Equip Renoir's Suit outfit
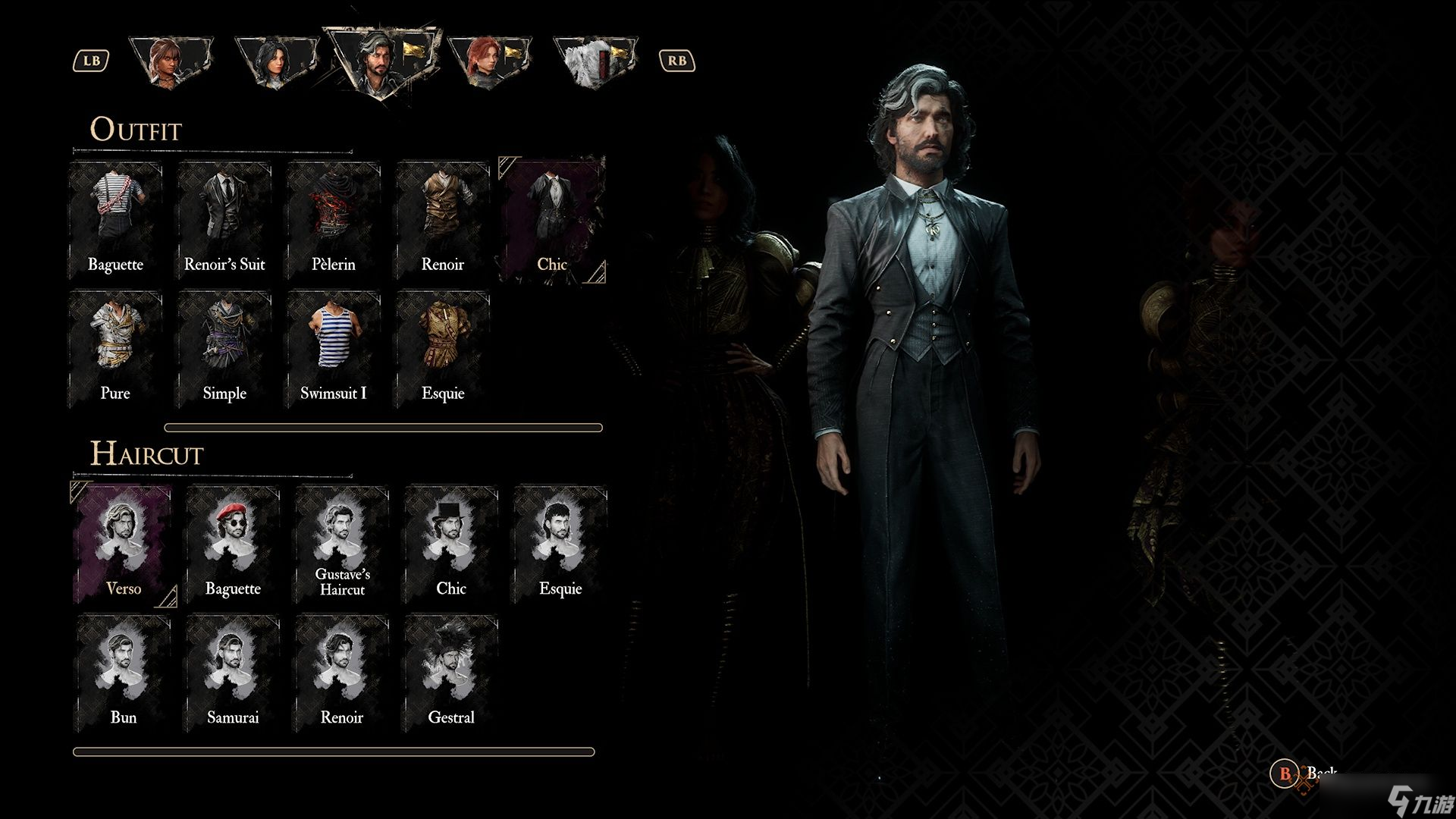 point(224,218)
